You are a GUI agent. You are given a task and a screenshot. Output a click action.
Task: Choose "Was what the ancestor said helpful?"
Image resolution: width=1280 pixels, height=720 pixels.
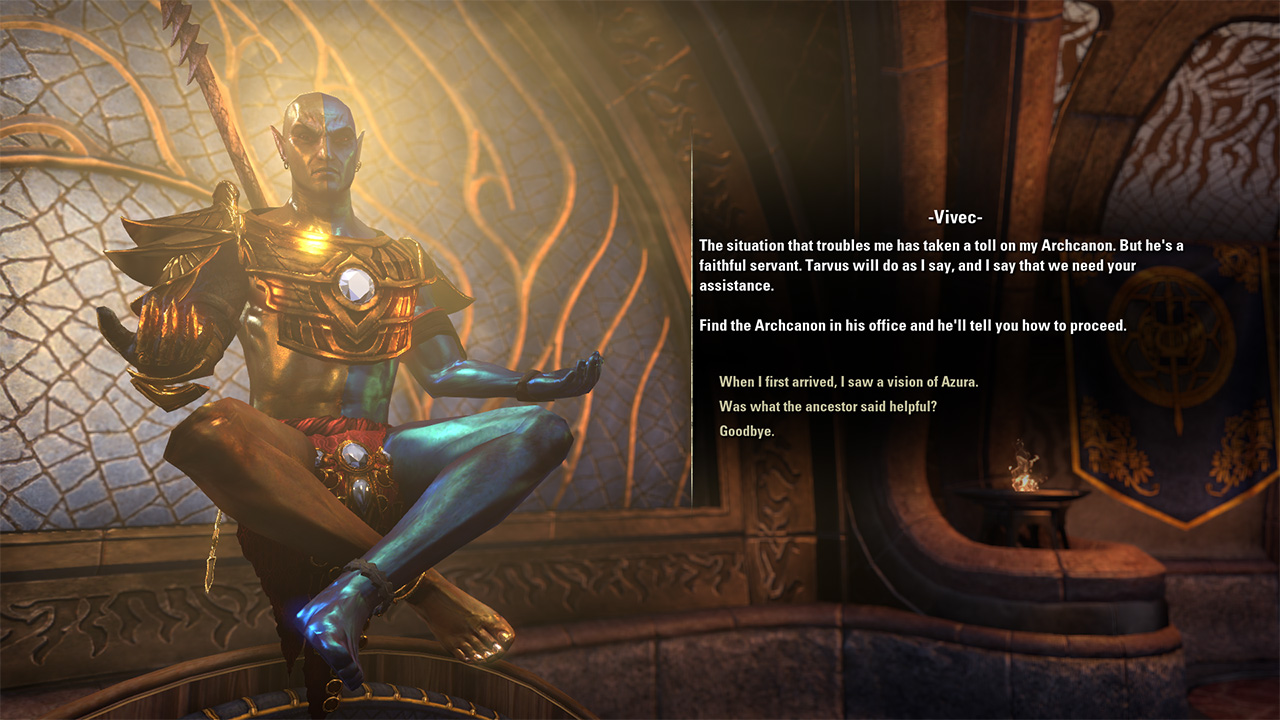(x=828, y=406)
